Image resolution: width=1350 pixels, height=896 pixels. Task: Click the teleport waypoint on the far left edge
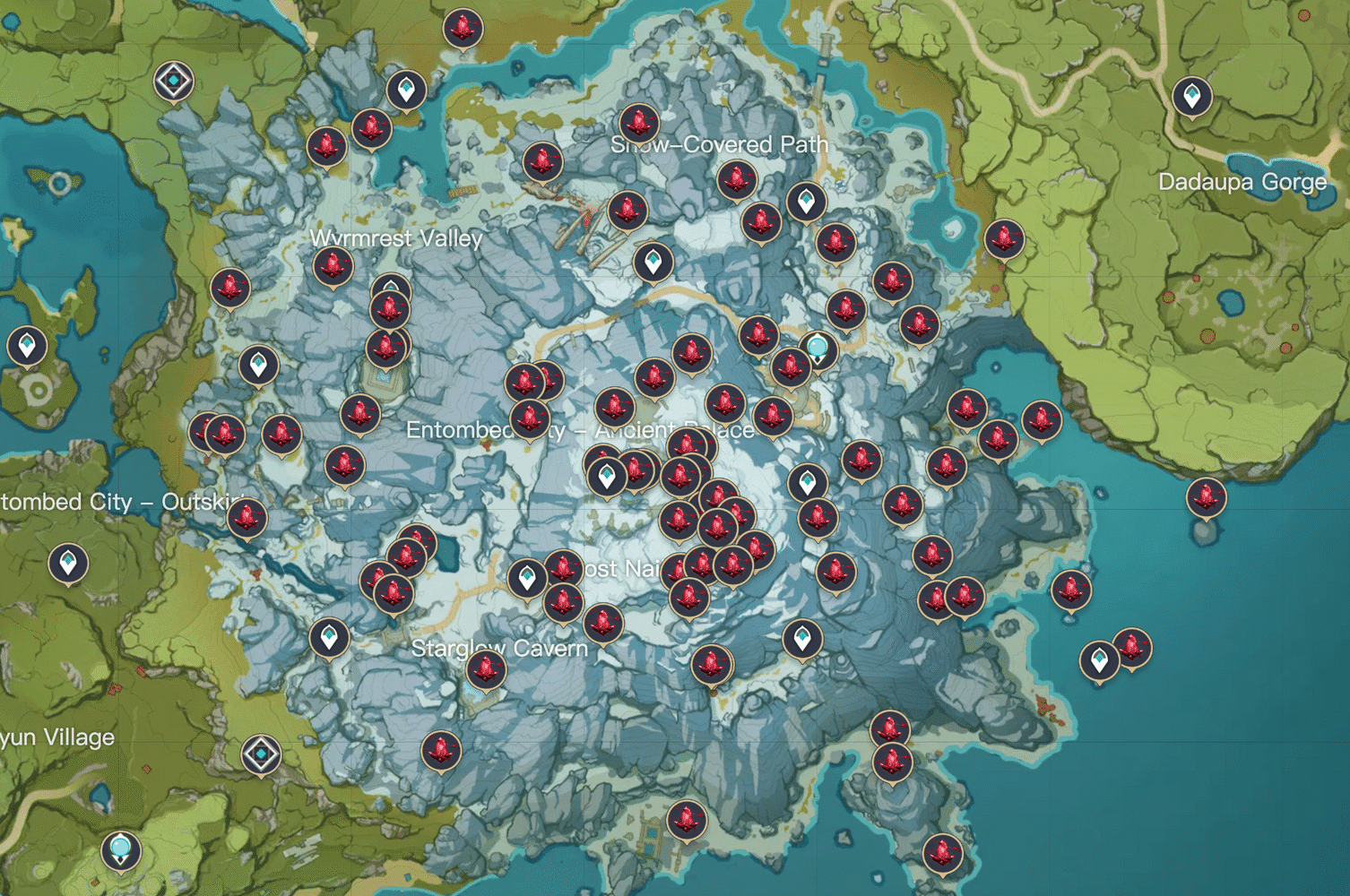tap(27, 345)
